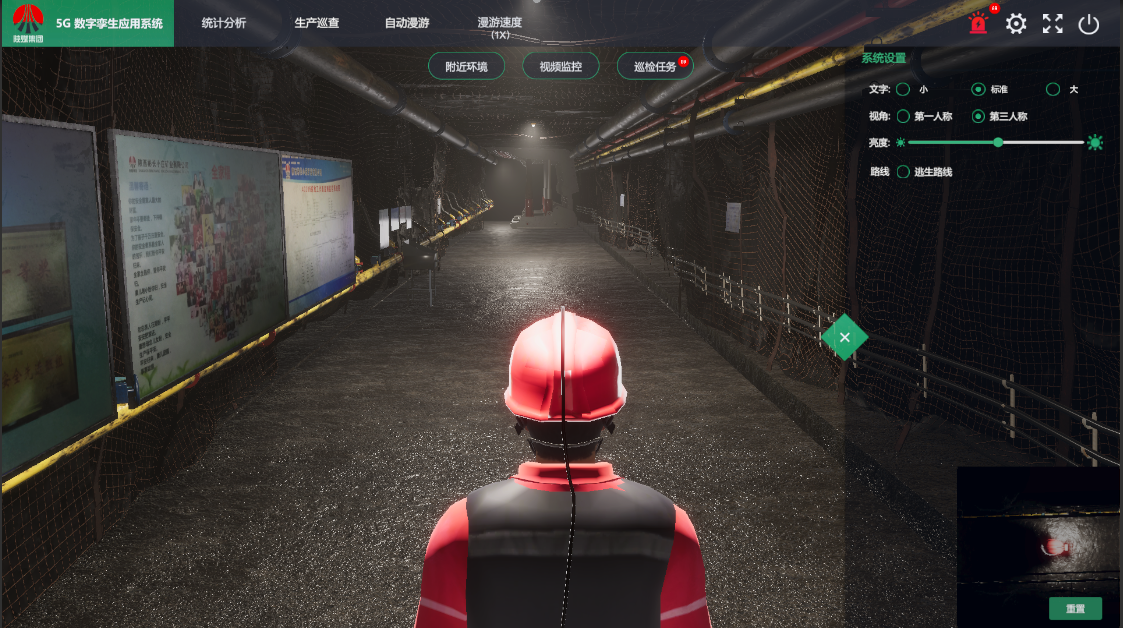
Task: Close the settings panel with green X
Action: (845, 337)
